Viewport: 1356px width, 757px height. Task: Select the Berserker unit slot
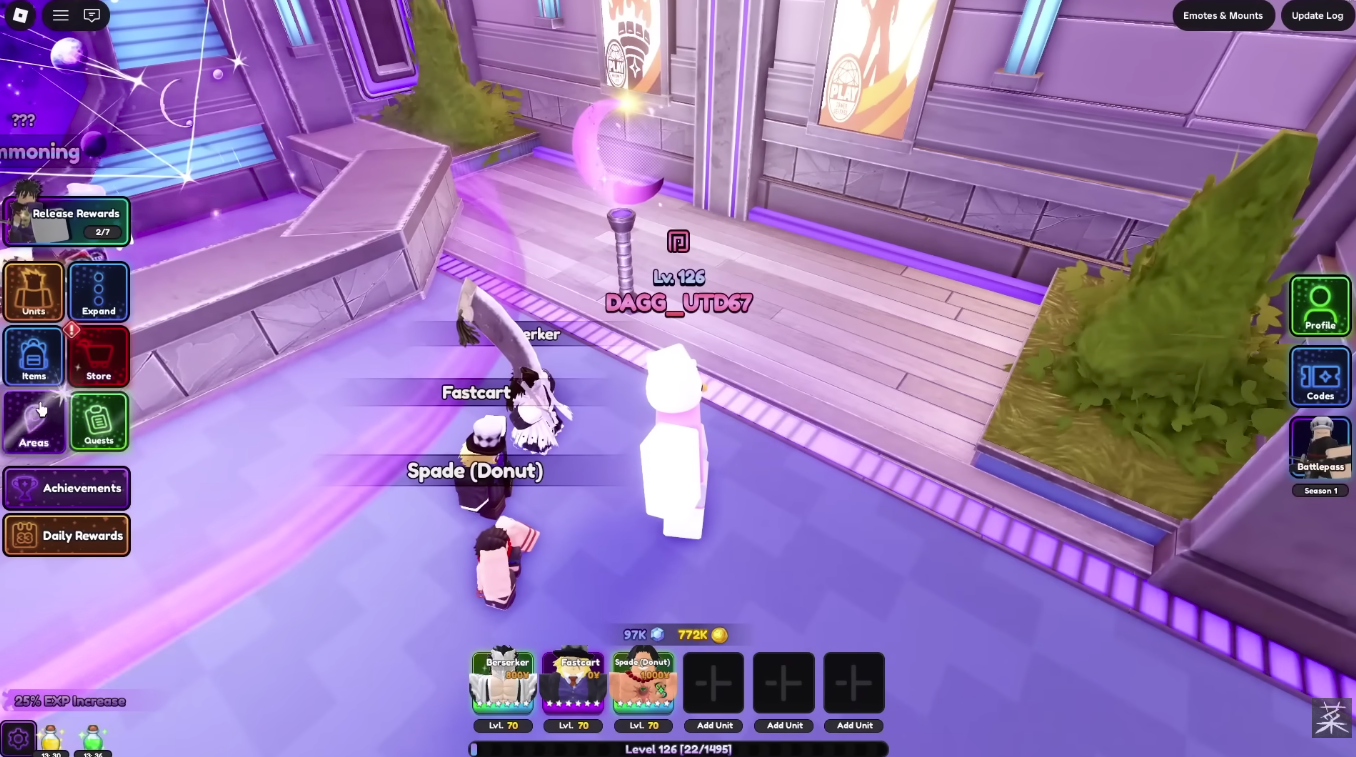click(x=503, y=683)
